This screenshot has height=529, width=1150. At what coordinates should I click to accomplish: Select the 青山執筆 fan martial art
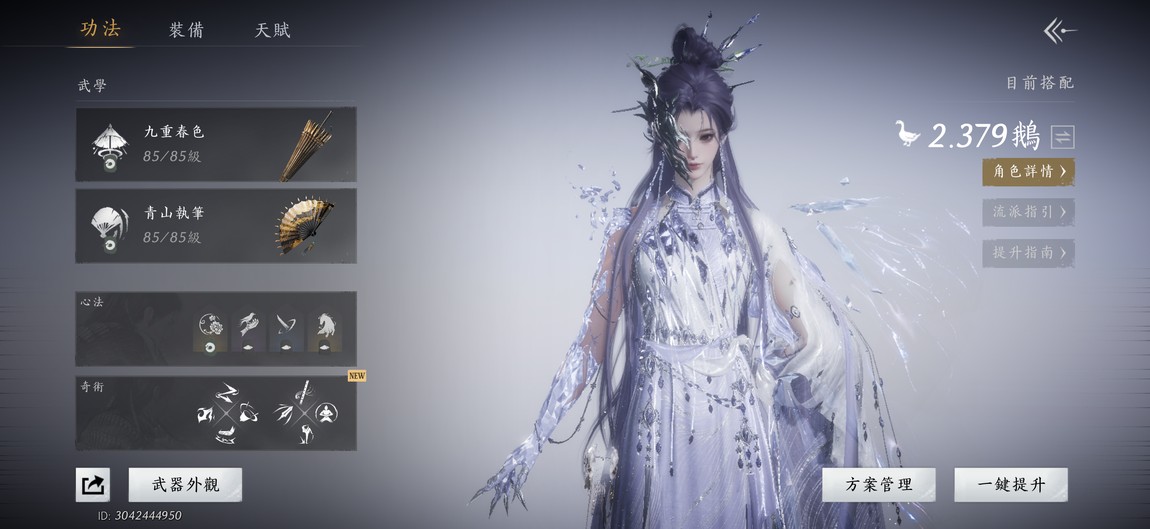pyautogui.click(x=215, y=226)
